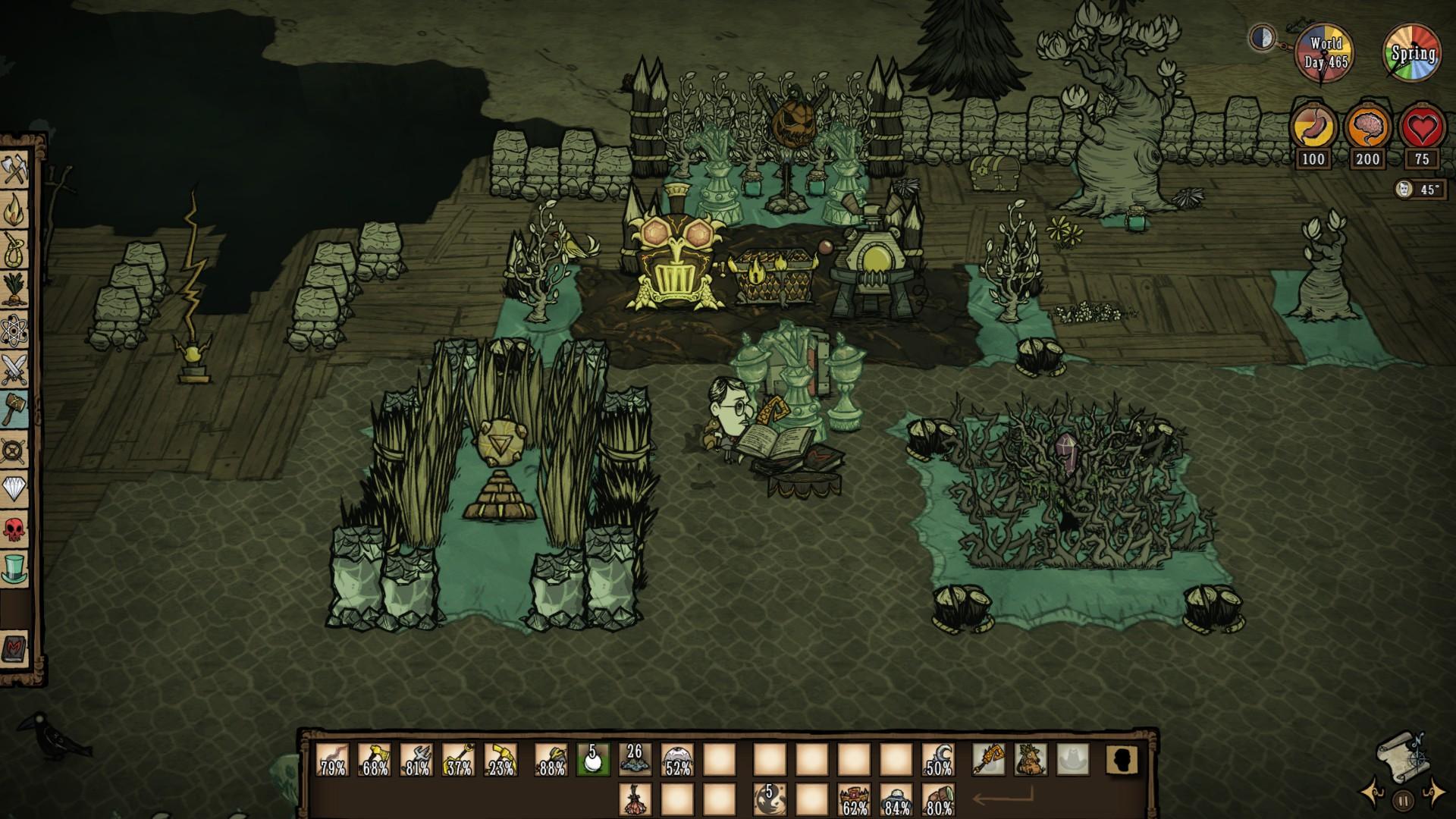
Task: Show the Fight crossed-swords tab
Action: click(x=15, y=370)
